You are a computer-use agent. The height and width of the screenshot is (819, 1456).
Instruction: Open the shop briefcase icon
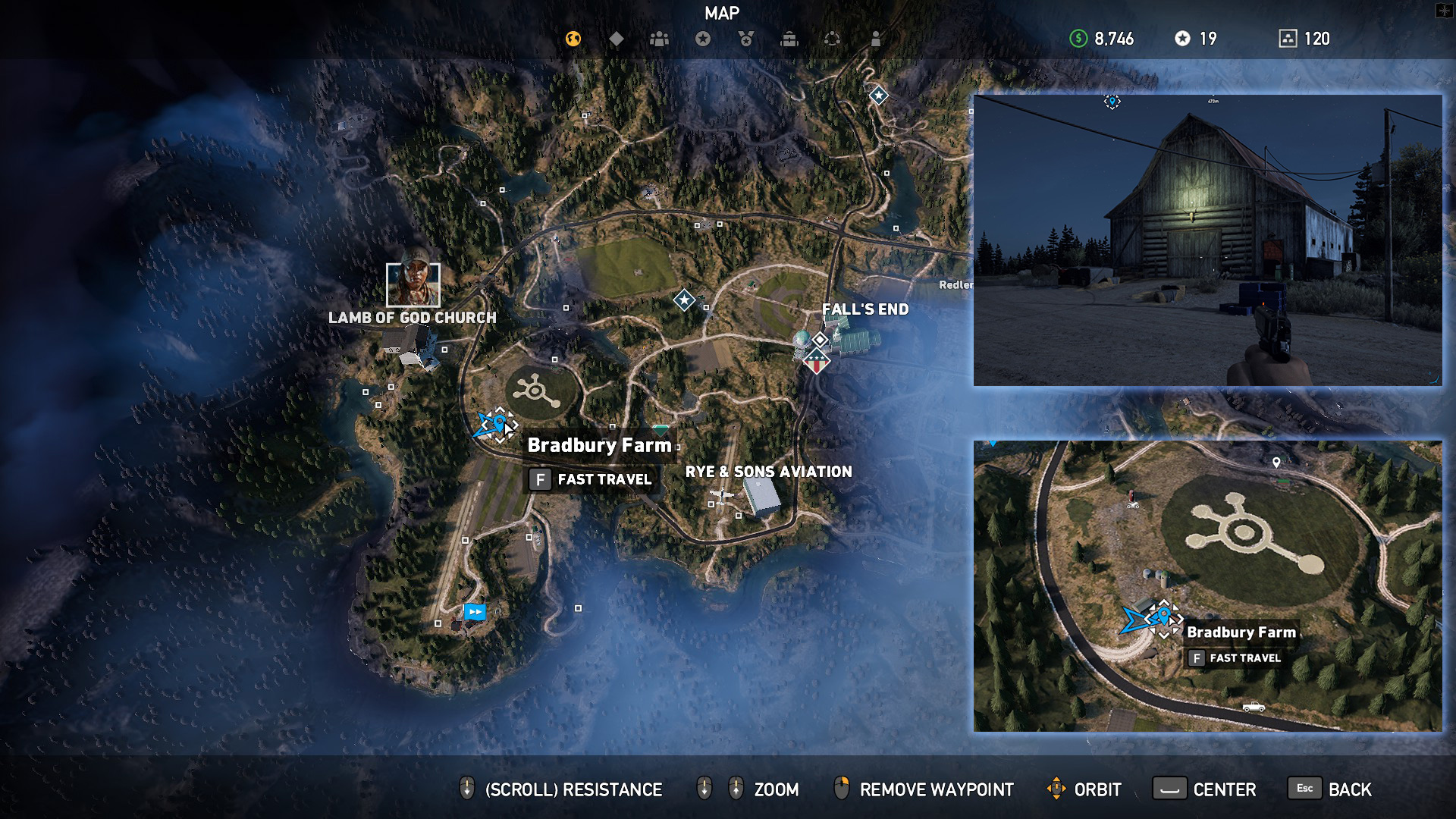click(789, 39)
